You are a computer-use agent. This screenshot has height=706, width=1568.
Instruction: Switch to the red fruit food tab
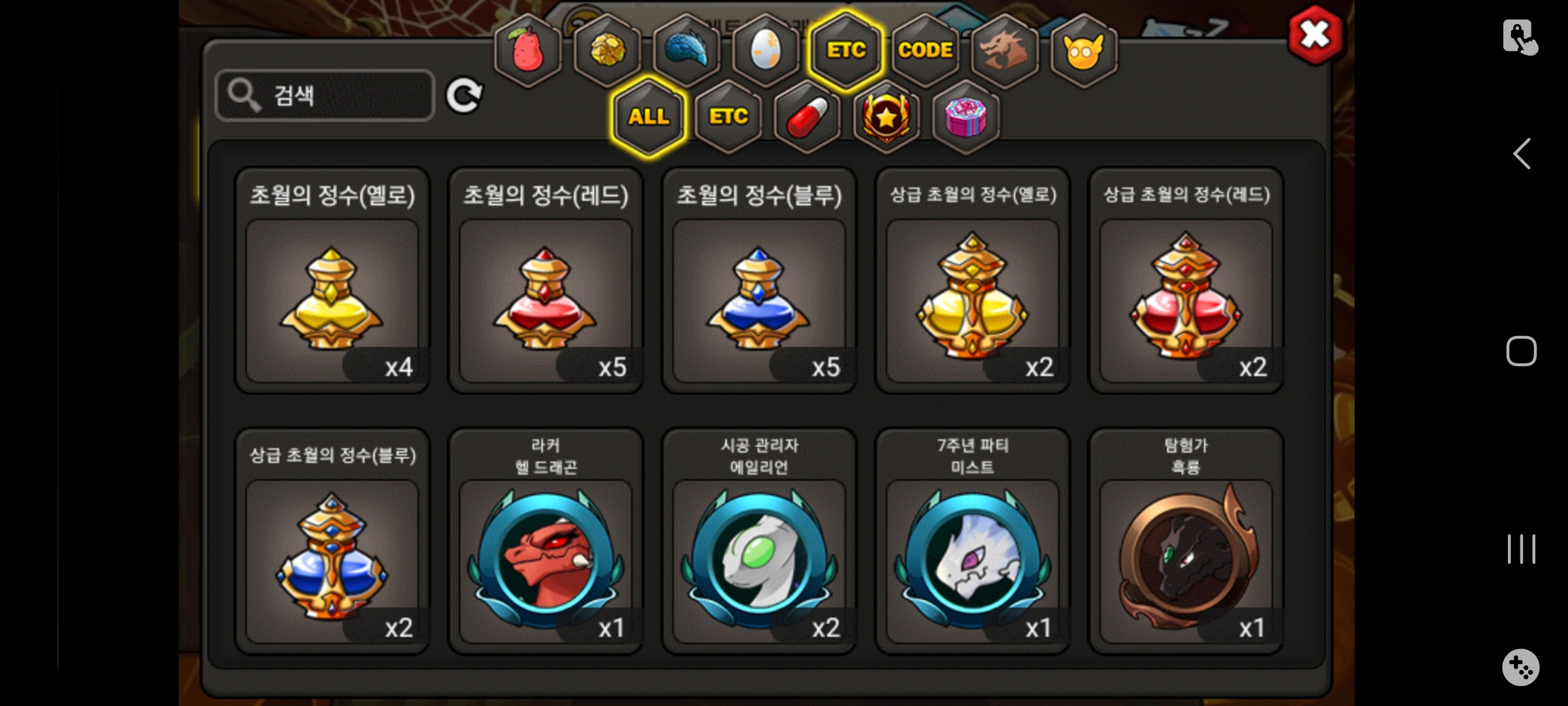point(528,50)
